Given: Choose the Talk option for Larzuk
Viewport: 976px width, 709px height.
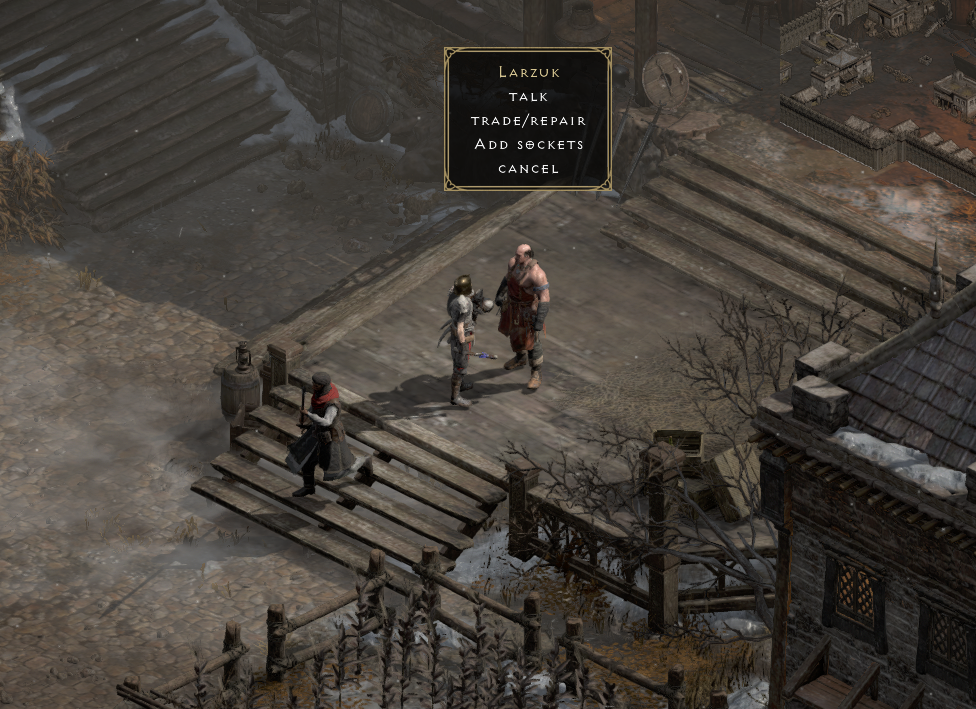Looking at the screenshot, I should [528, 97].
